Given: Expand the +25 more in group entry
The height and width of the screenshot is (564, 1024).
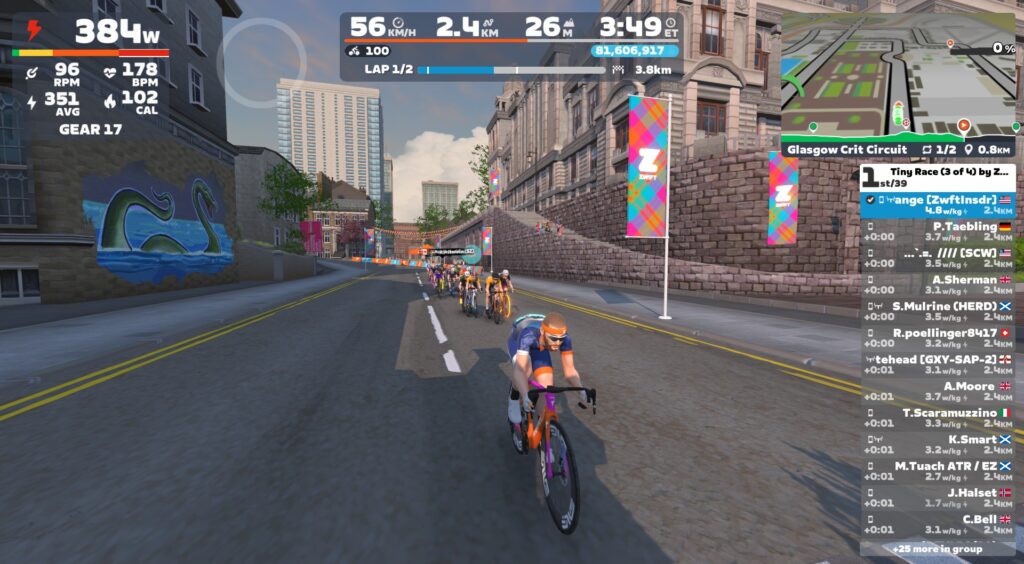Looking at the screenshot, I should tap(937, 548).
